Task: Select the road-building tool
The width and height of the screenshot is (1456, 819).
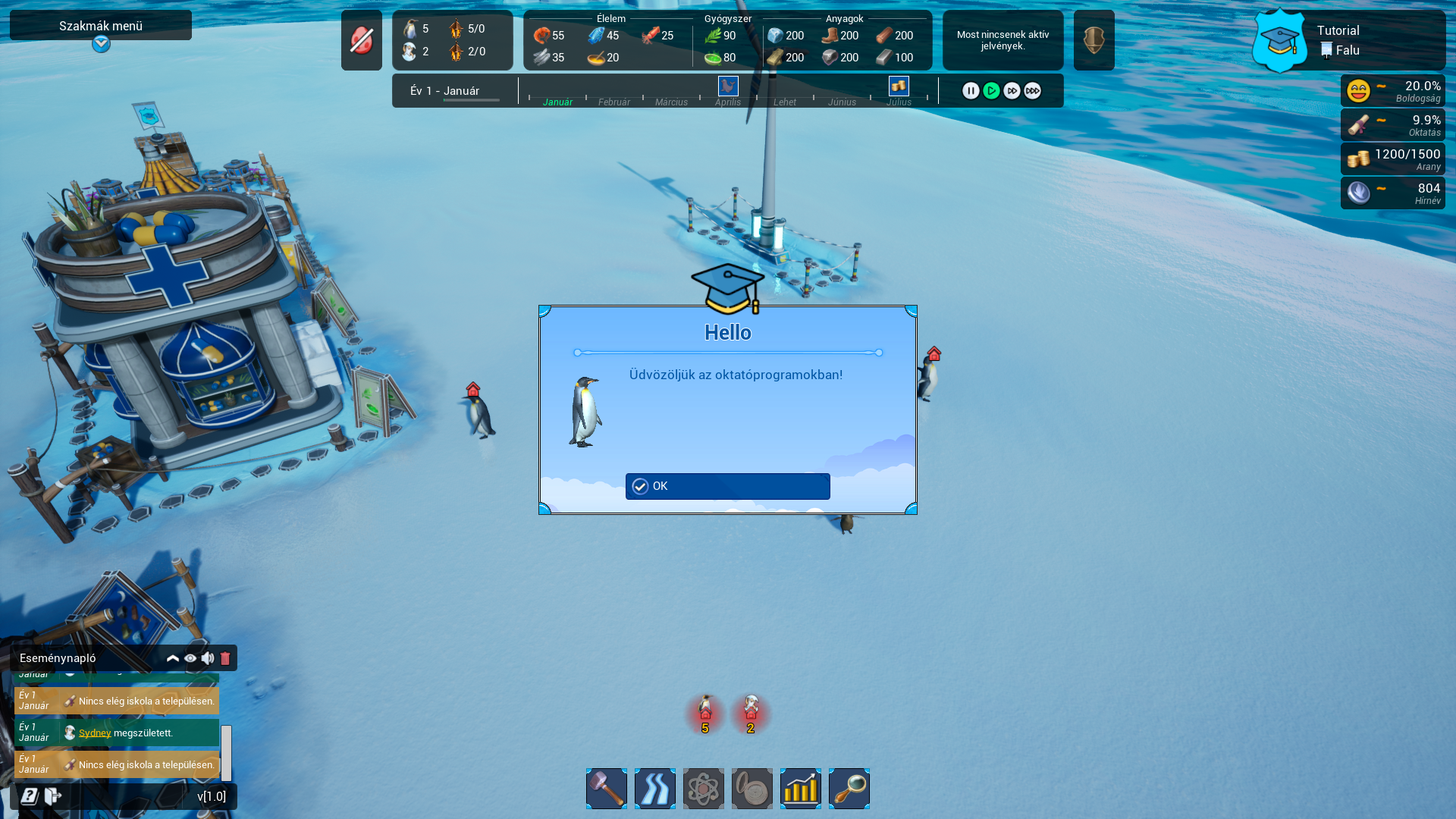Action: point(654,789)
